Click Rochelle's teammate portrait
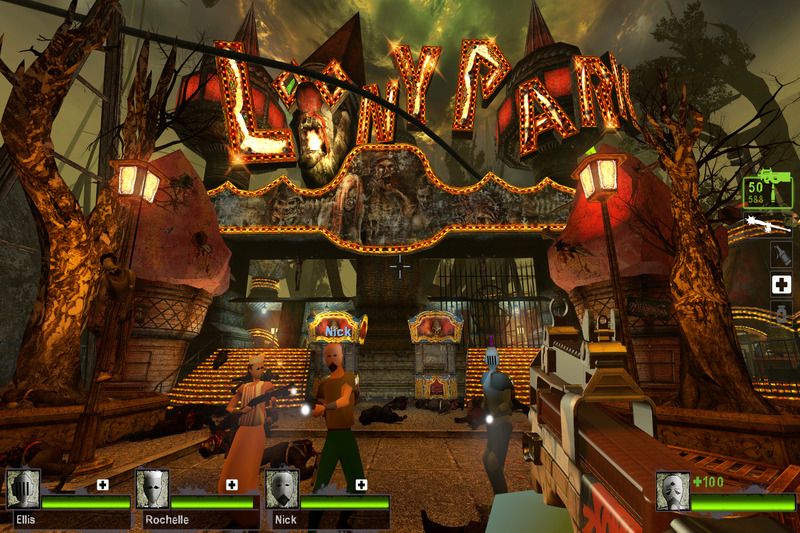 tap(152, 490)
